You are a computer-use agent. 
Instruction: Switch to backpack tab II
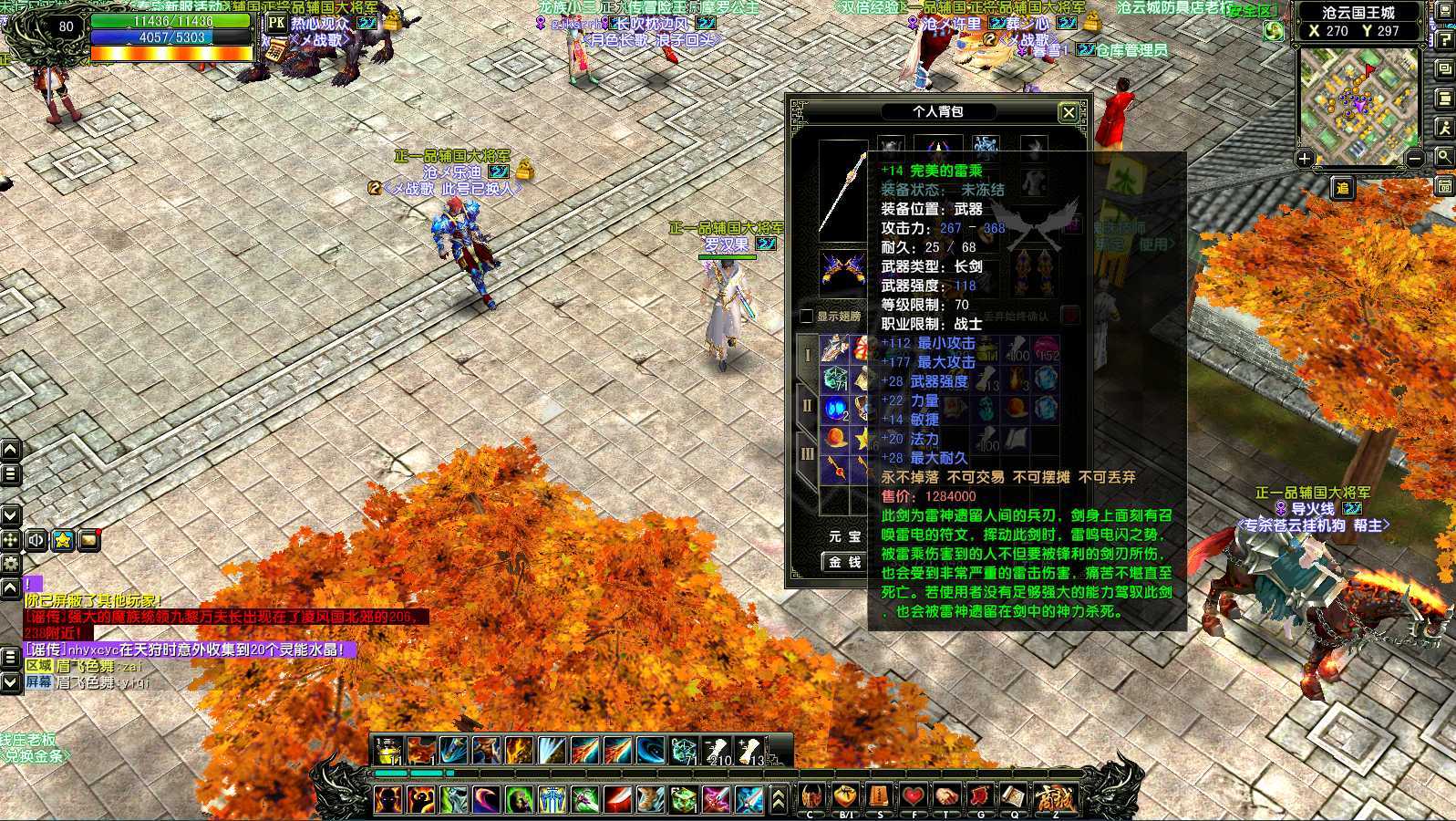coord(806,404)
